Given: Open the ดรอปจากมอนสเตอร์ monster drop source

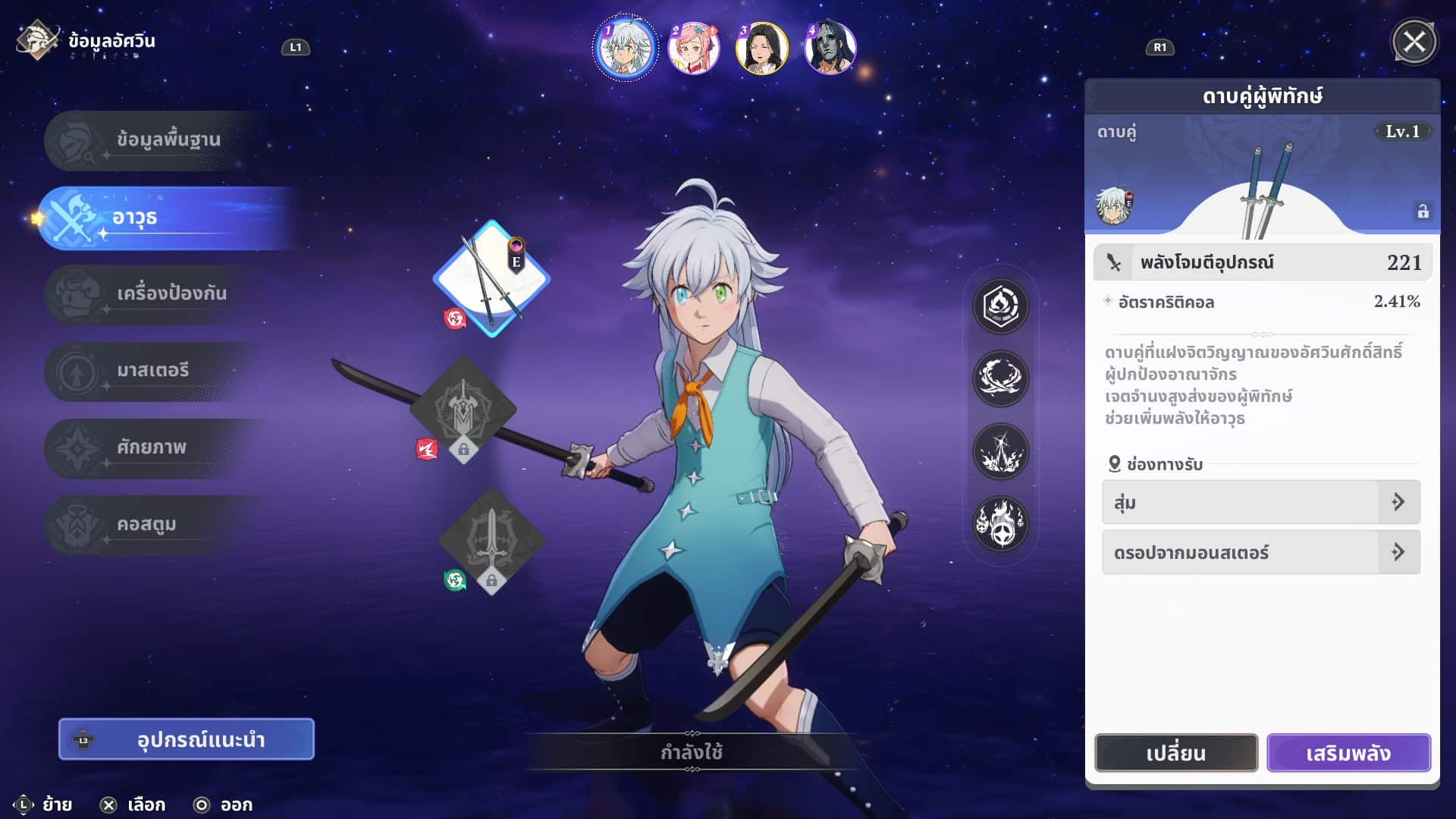Looking at the screenshot, I should [1260, 552].
